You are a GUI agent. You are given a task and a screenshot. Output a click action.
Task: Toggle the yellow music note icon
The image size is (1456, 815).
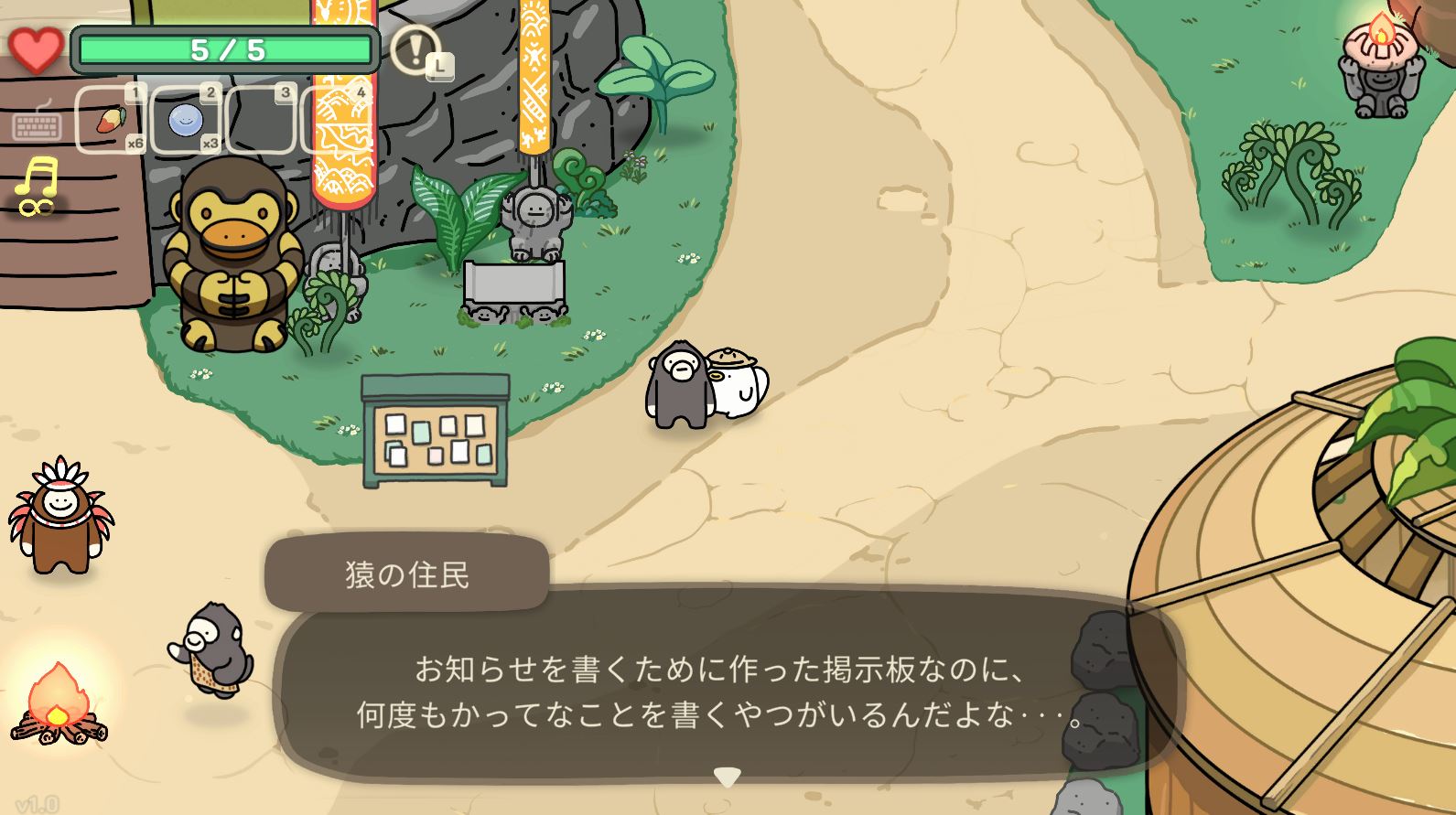37,185
